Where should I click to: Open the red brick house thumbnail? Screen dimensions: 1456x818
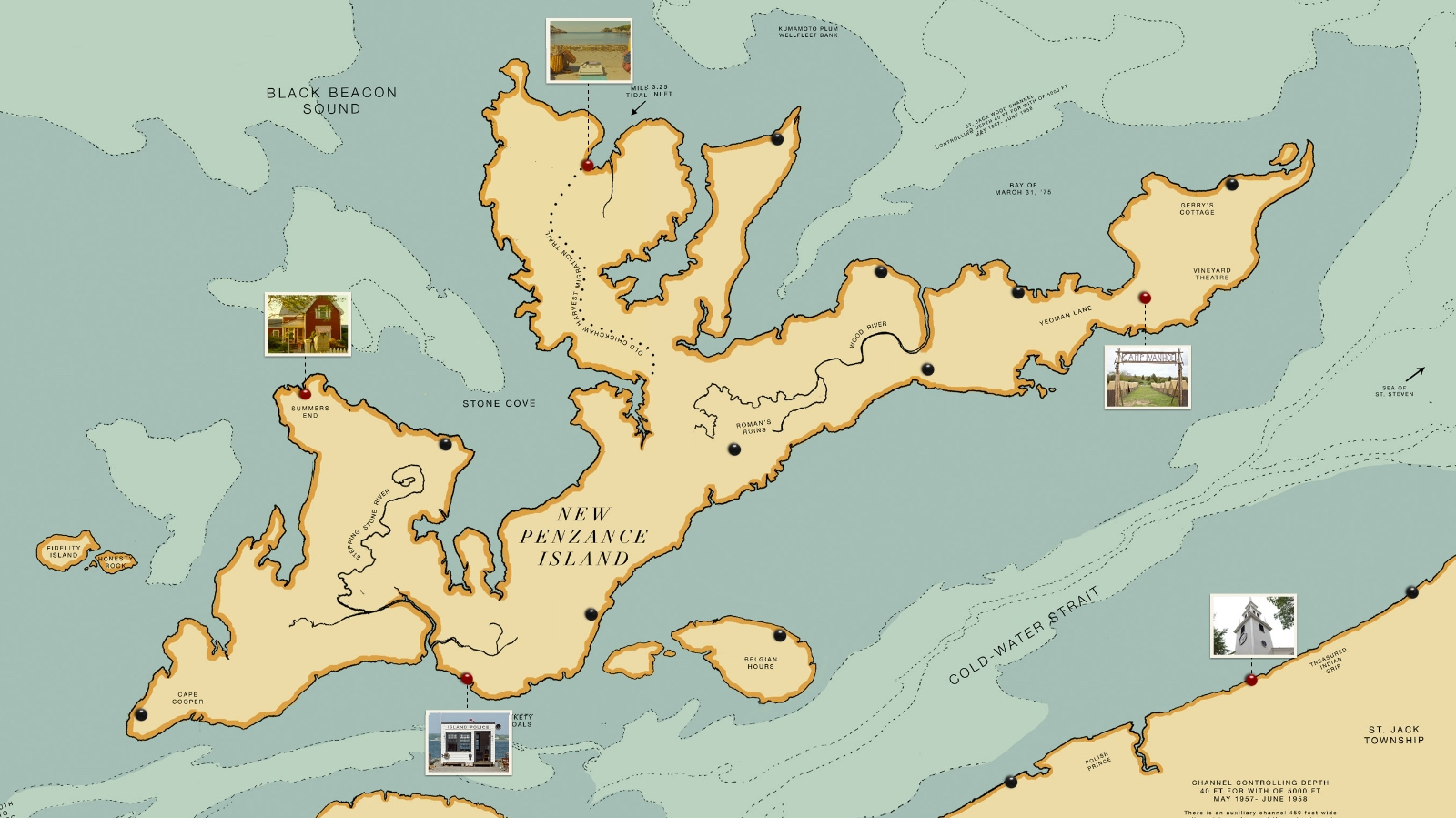pyautogui.click(x=308, y=324)
